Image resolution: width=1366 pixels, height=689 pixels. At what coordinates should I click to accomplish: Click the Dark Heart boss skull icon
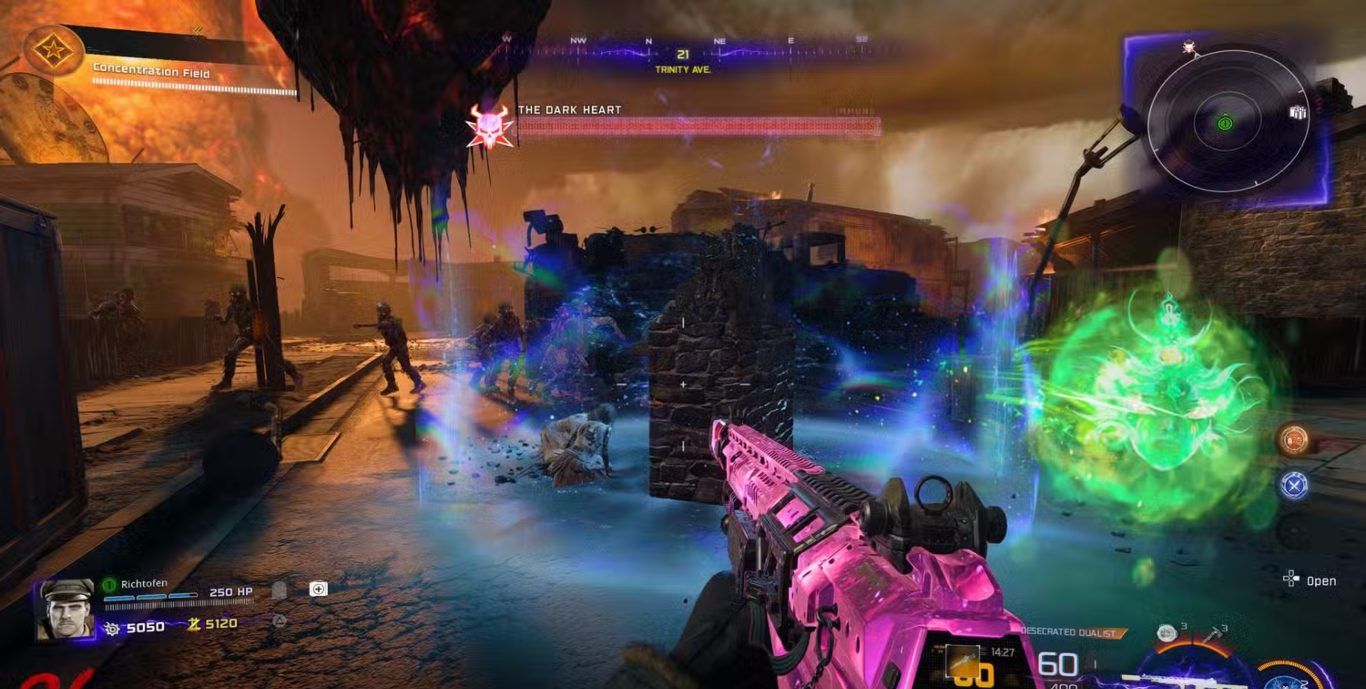click(x=489, y=126)
